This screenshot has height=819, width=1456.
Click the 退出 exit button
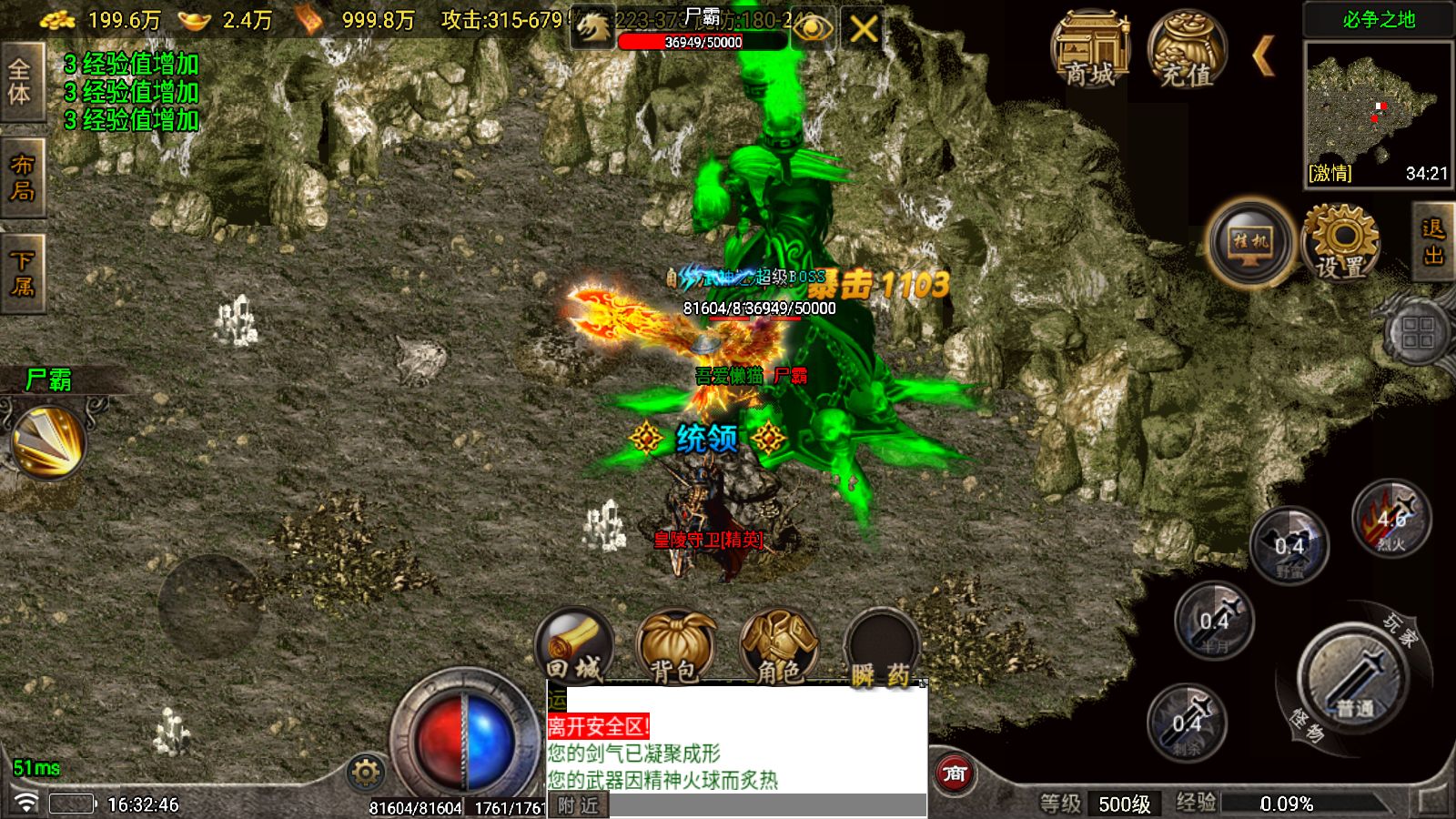1433,242
